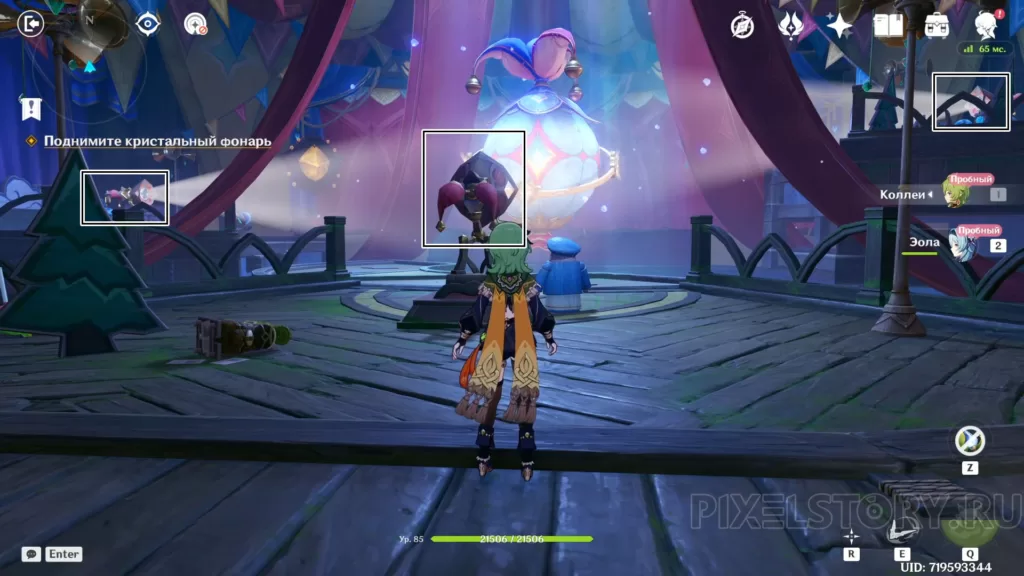The width and height of the screenshot is (1024, 576).
Task: Click the exit domain icon
Action: 31,23
